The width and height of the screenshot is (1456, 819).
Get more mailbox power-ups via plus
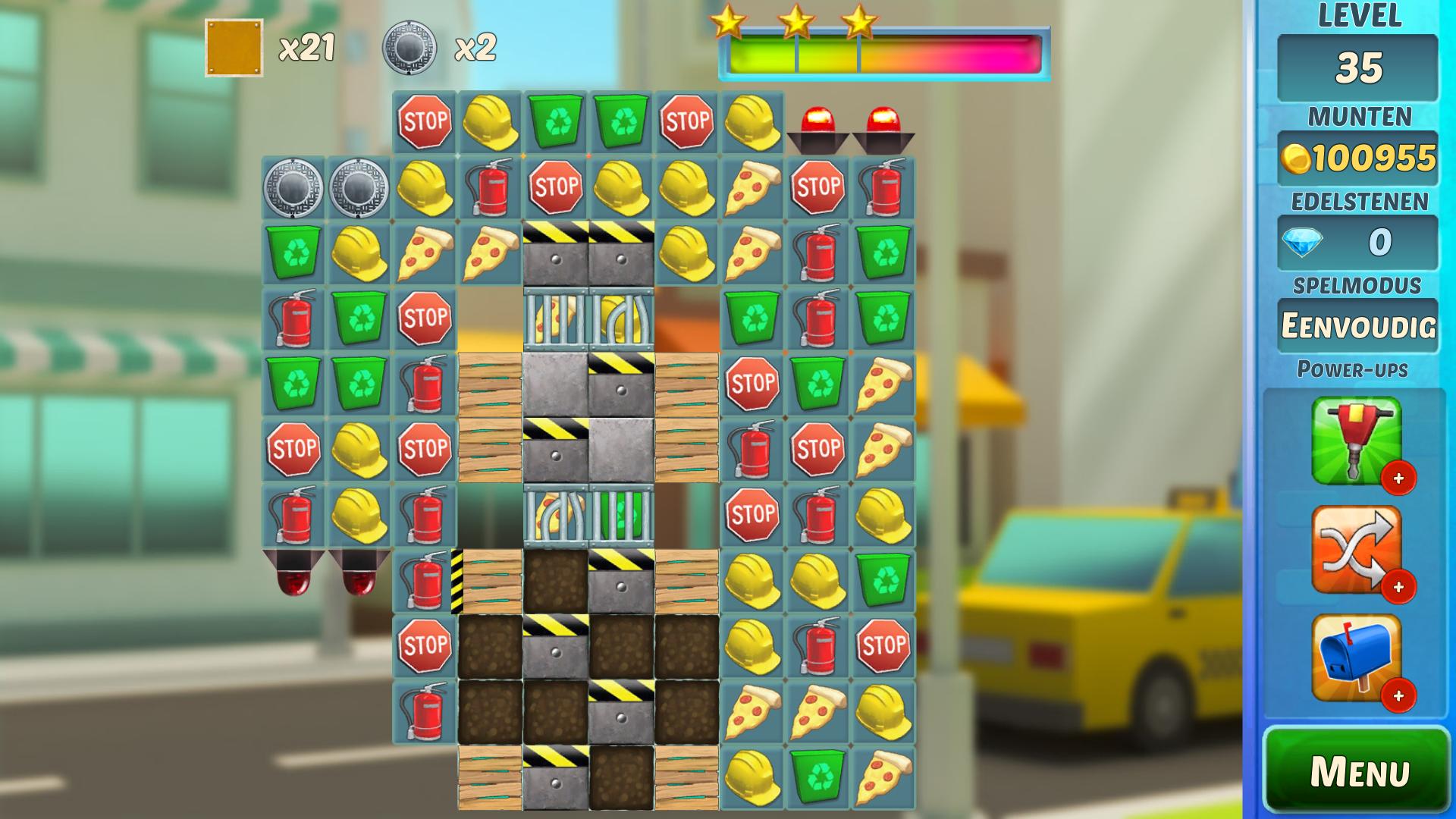coord(1398,695)
